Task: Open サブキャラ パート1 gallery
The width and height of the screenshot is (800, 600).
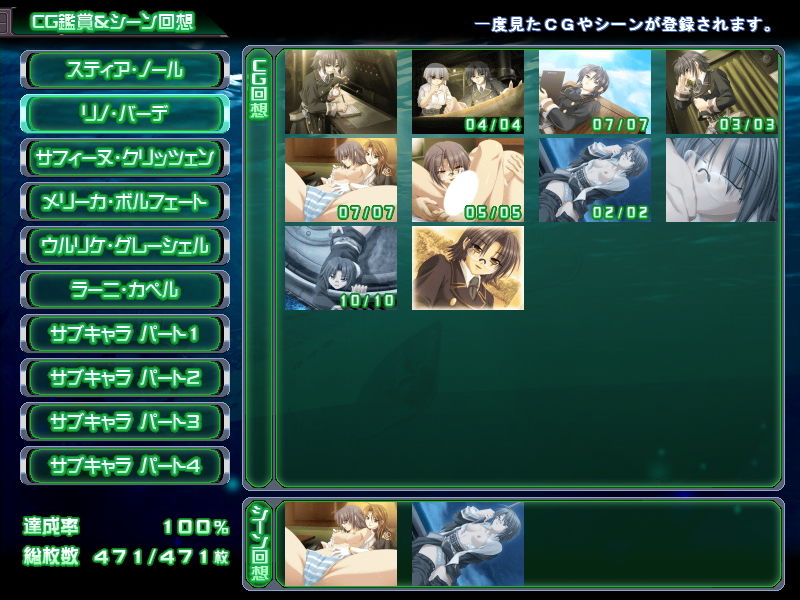Action: pos(125,334)
